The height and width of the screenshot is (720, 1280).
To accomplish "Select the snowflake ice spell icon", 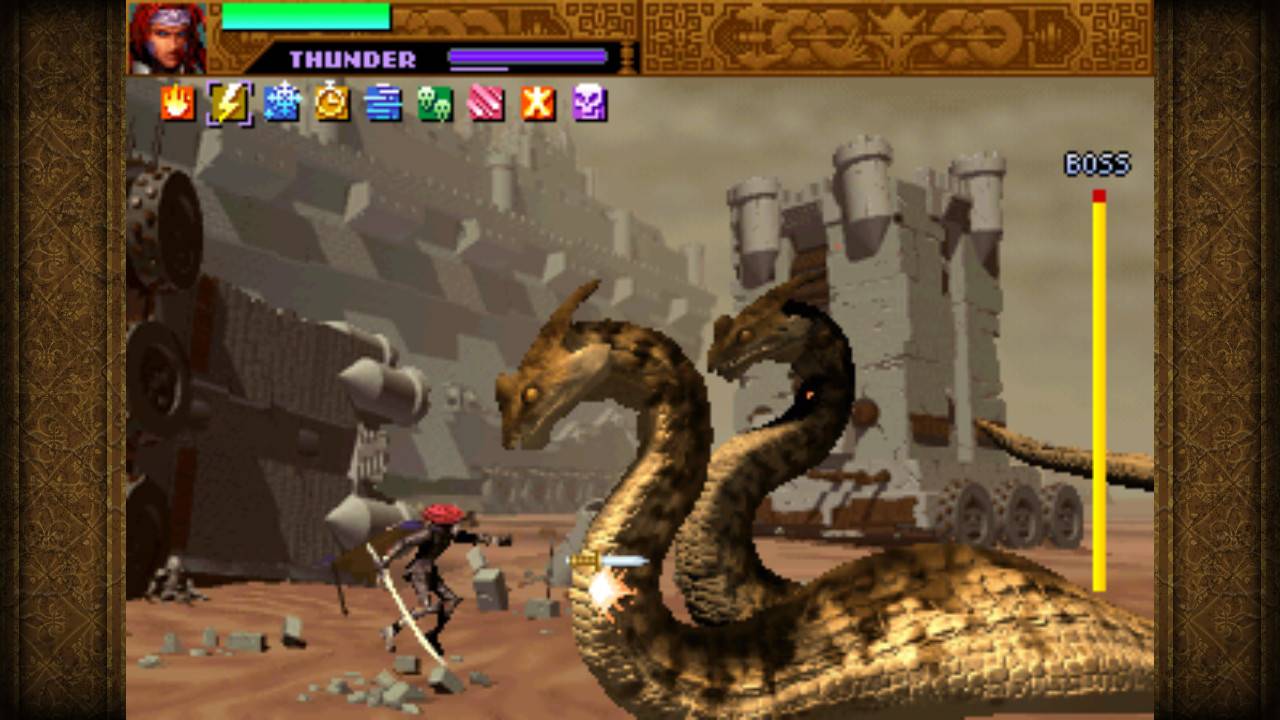I will click(283, 103).
